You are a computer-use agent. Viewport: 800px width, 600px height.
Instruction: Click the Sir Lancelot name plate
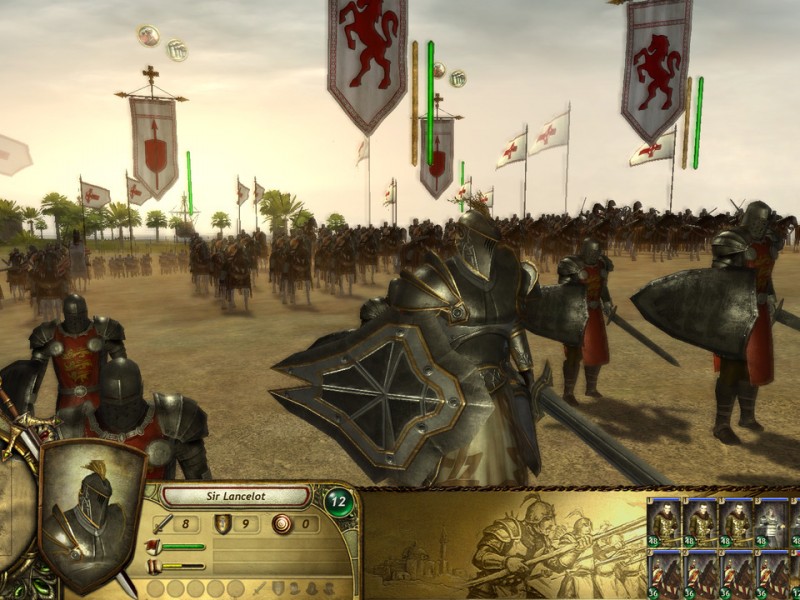[235, 497]
